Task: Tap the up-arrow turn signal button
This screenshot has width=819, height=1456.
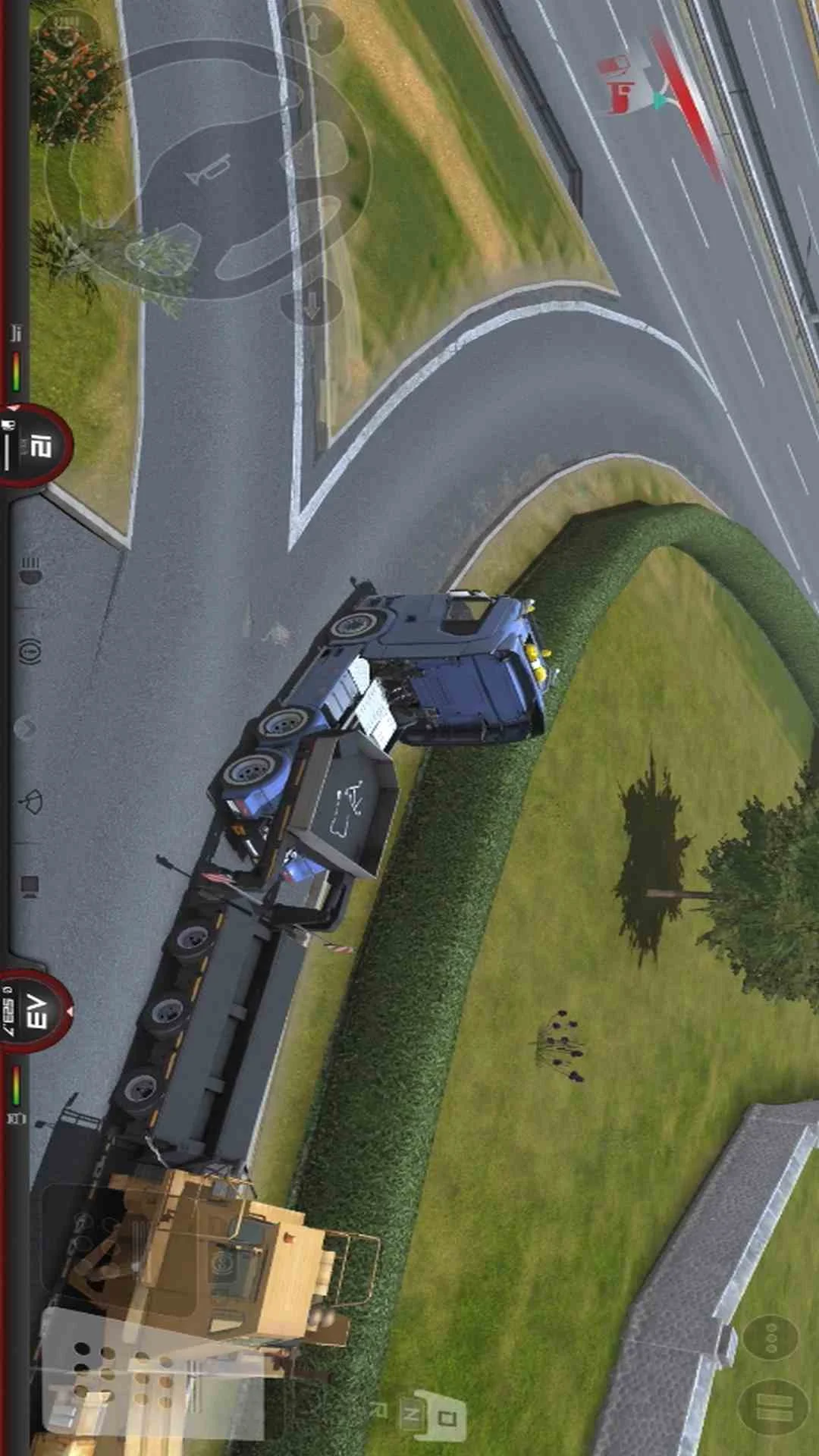Action: pos(313,28)
